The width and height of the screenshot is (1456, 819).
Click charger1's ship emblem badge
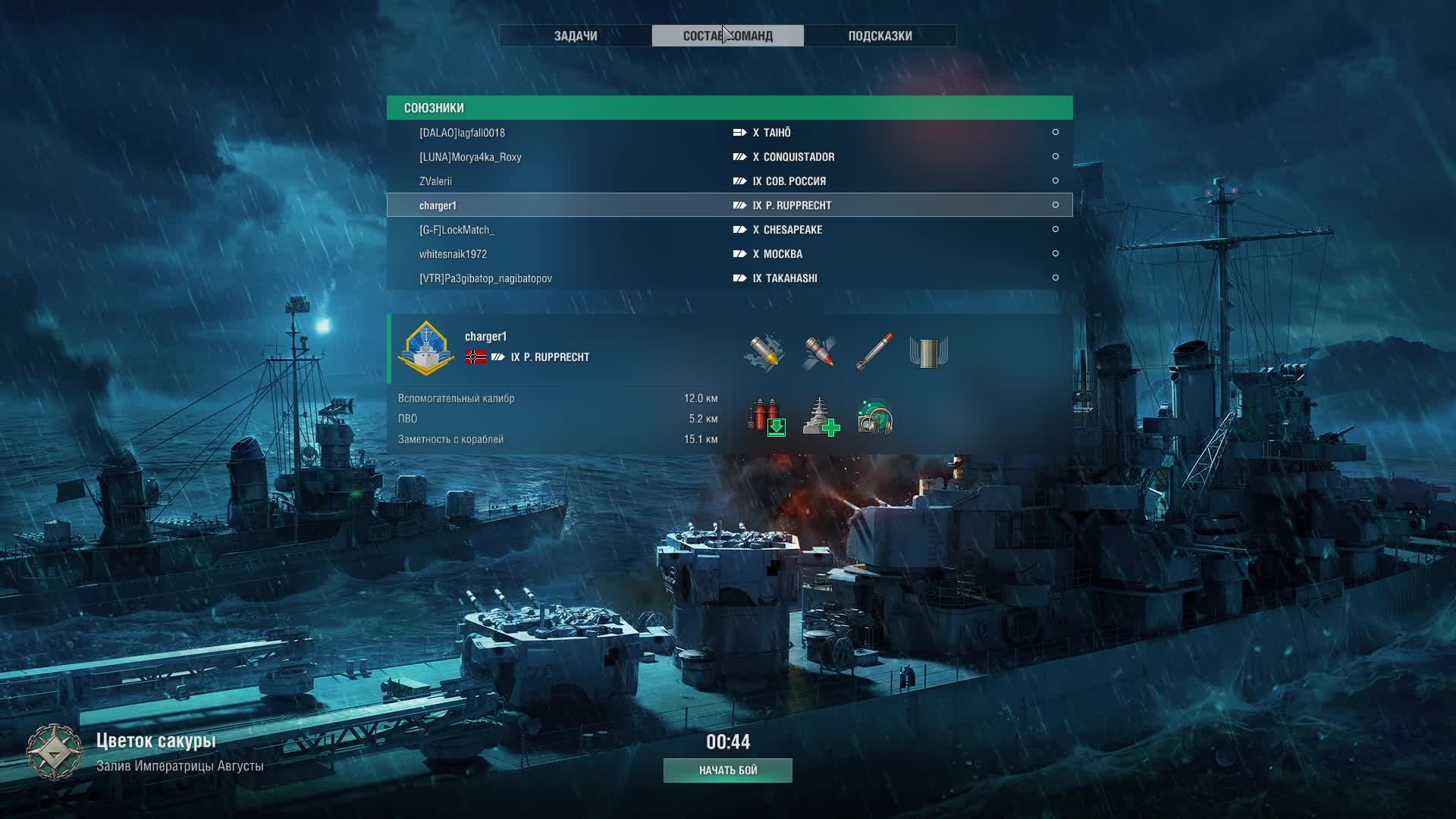[426, 349]
